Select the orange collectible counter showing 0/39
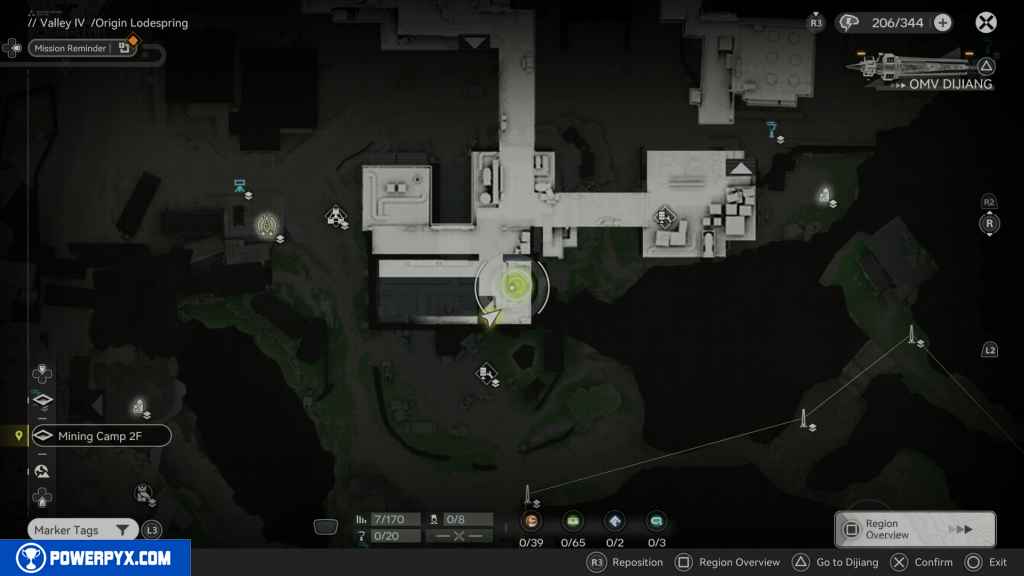This screenshot has width=1024, height=576. [x=530, y=521]
